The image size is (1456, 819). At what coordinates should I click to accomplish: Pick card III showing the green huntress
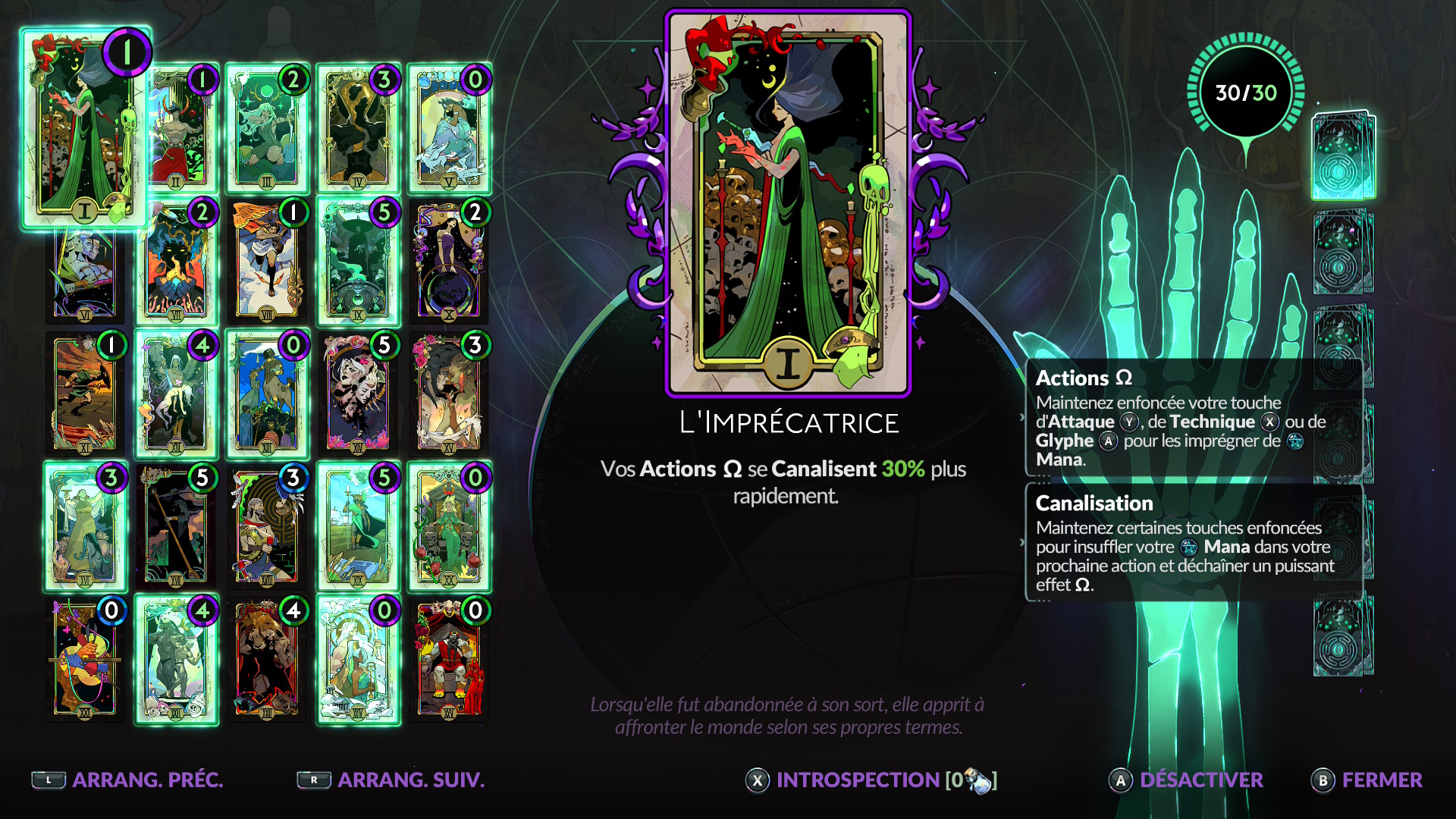[x=267, y=129]
